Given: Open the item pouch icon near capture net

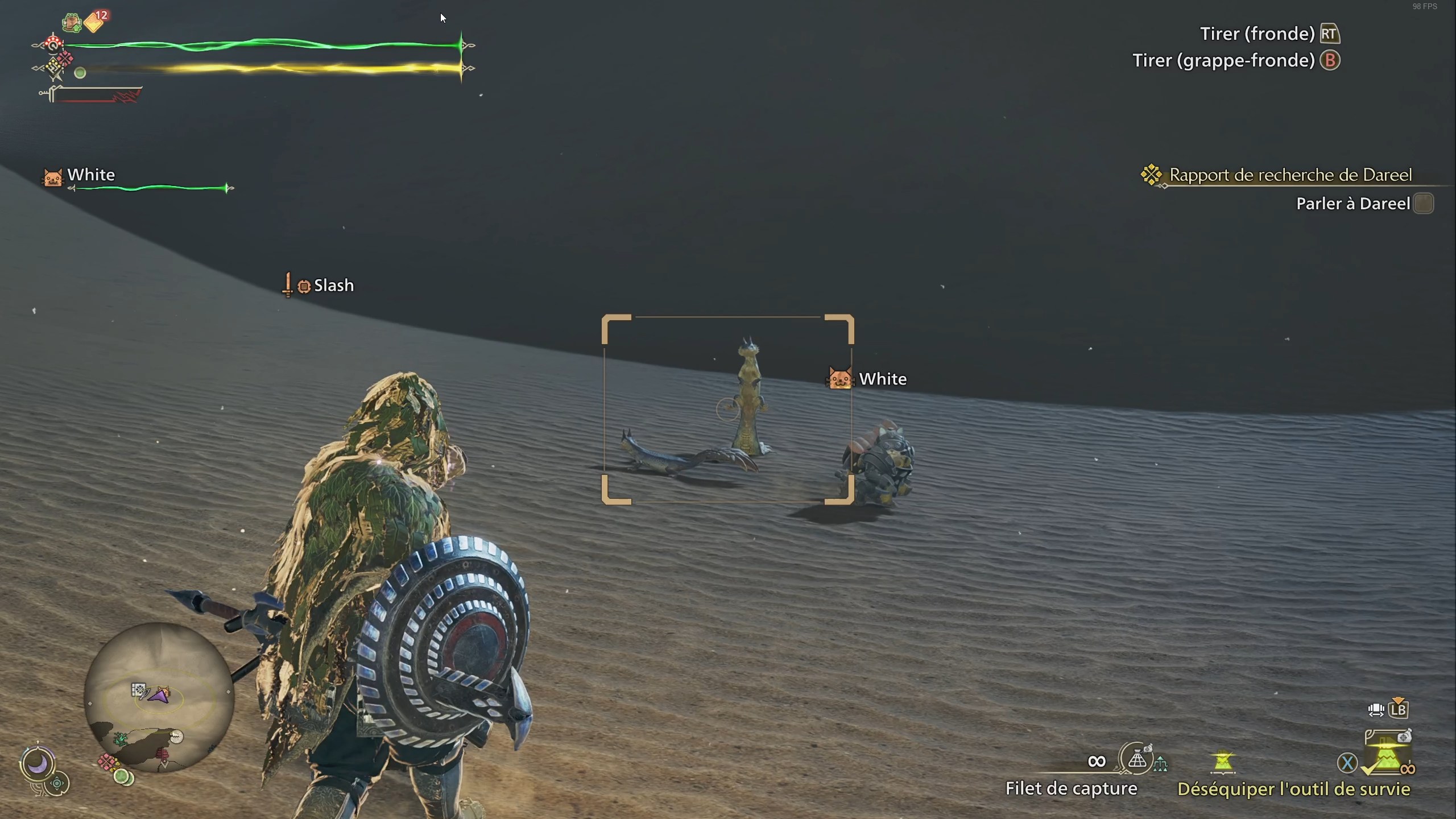Looking at the screenshot, I should (x=1148, y=748).
